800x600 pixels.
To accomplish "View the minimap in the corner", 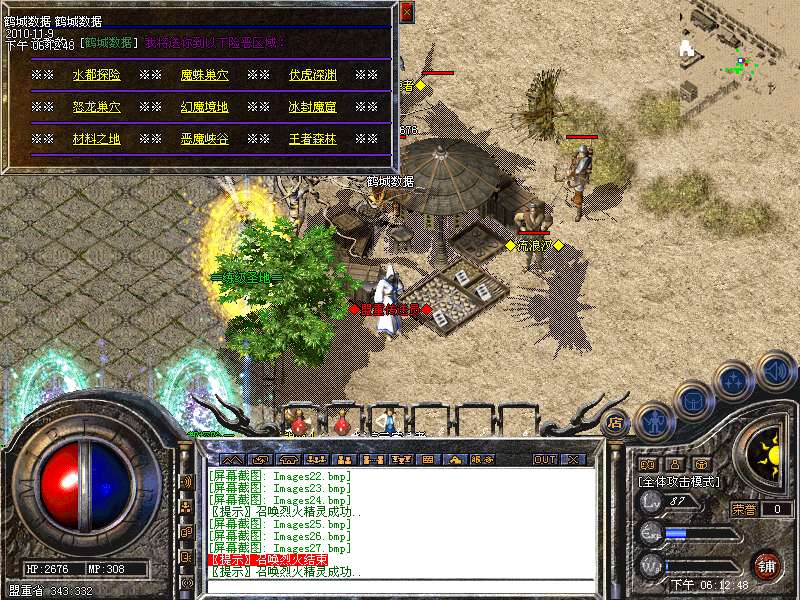I will point(738,50).
